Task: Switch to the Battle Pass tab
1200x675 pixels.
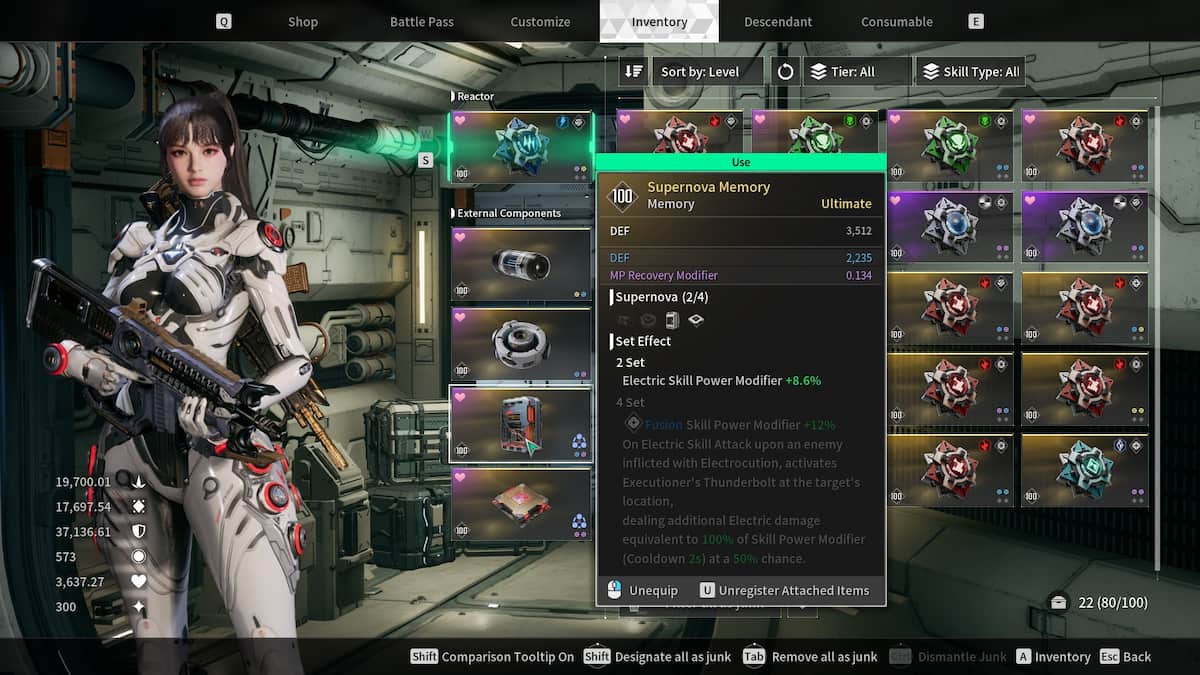Action: pos(420,21)
